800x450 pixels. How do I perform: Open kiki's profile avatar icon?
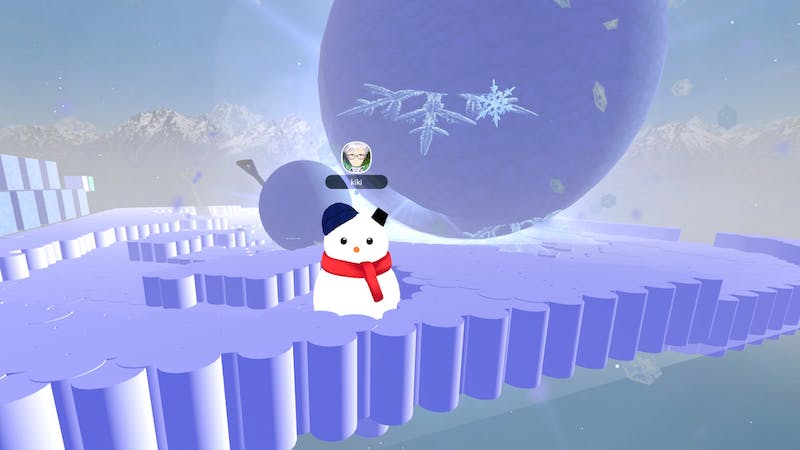[x=356, y=157]
